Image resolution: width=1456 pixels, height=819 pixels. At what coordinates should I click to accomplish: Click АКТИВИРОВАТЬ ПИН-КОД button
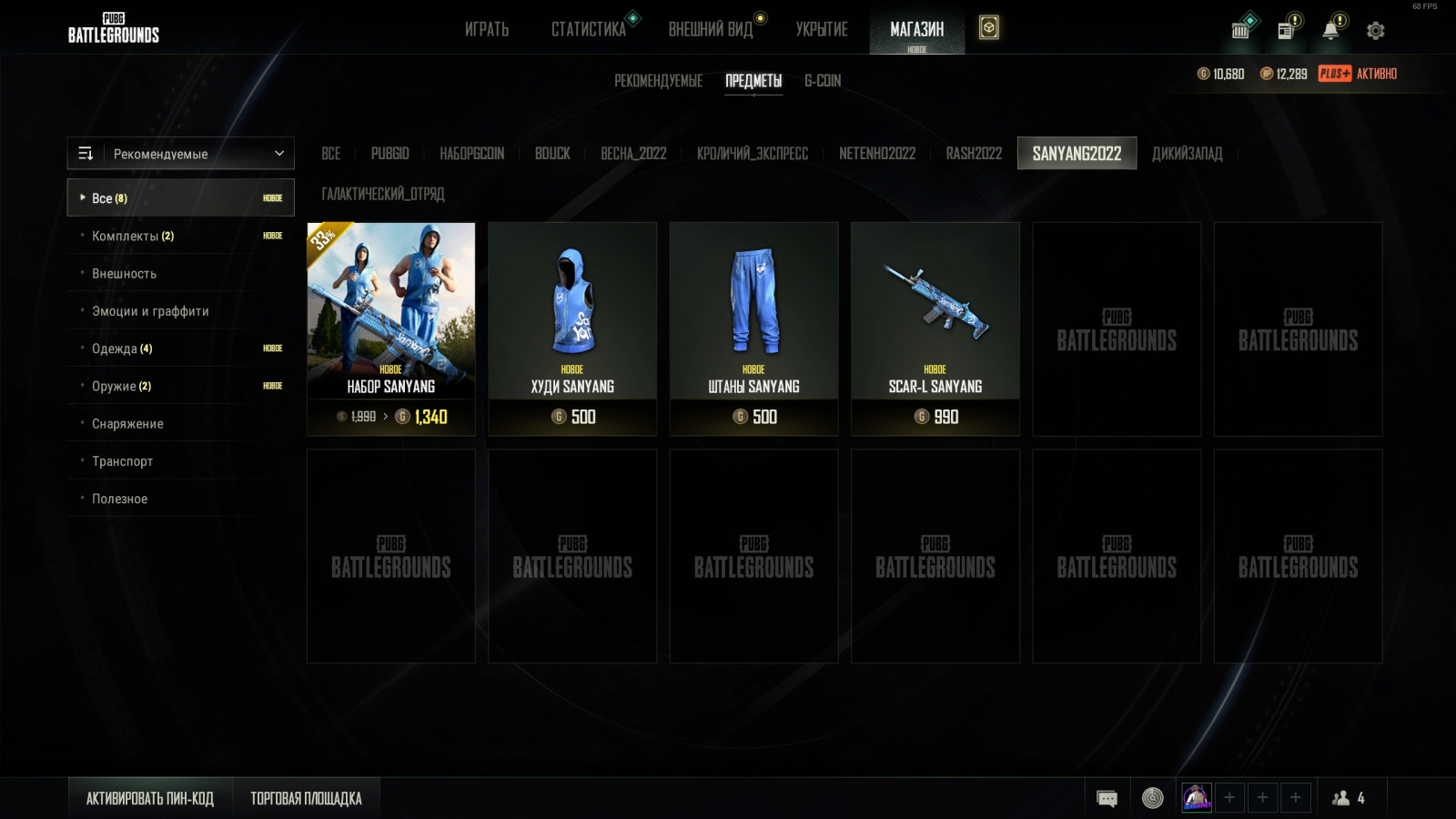pyautogui.click(x=150, y=798)
